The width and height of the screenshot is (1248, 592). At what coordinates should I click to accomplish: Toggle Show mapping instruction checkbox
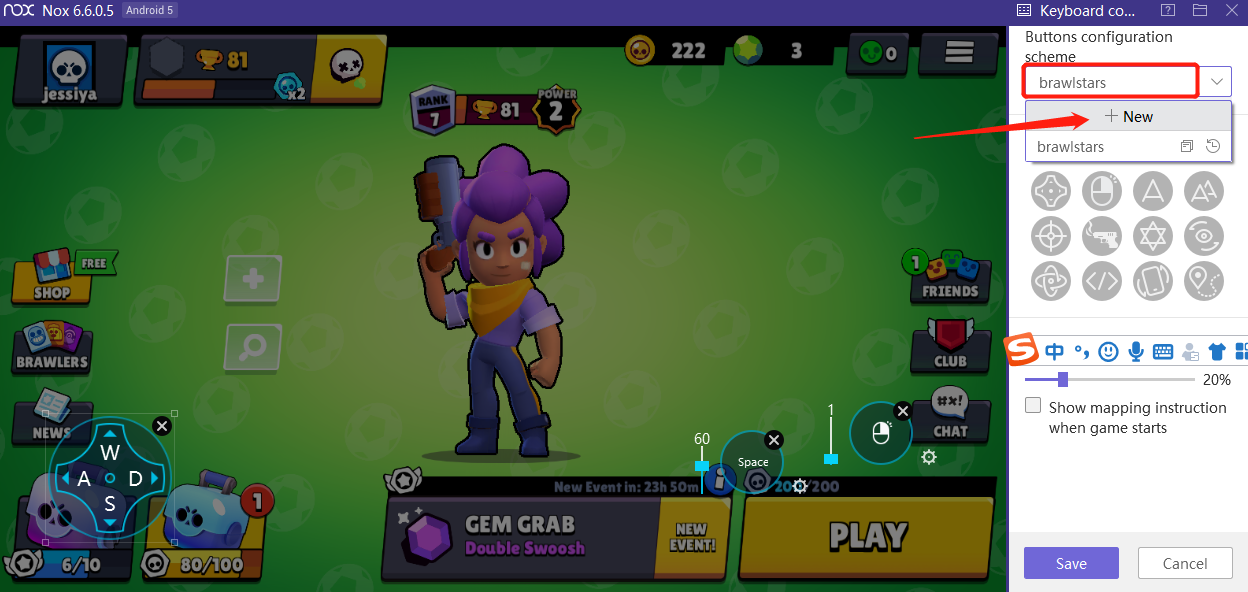click(x=1034, y=407)
